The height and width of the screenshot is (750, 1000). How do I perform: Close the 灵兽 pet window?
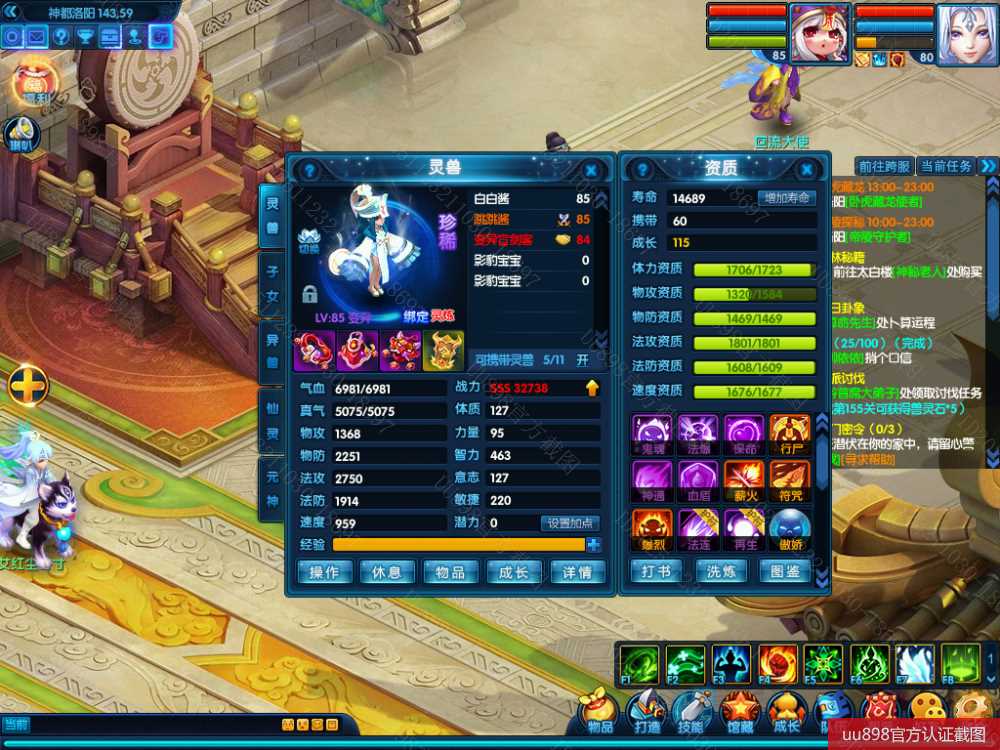pos(591,171)
